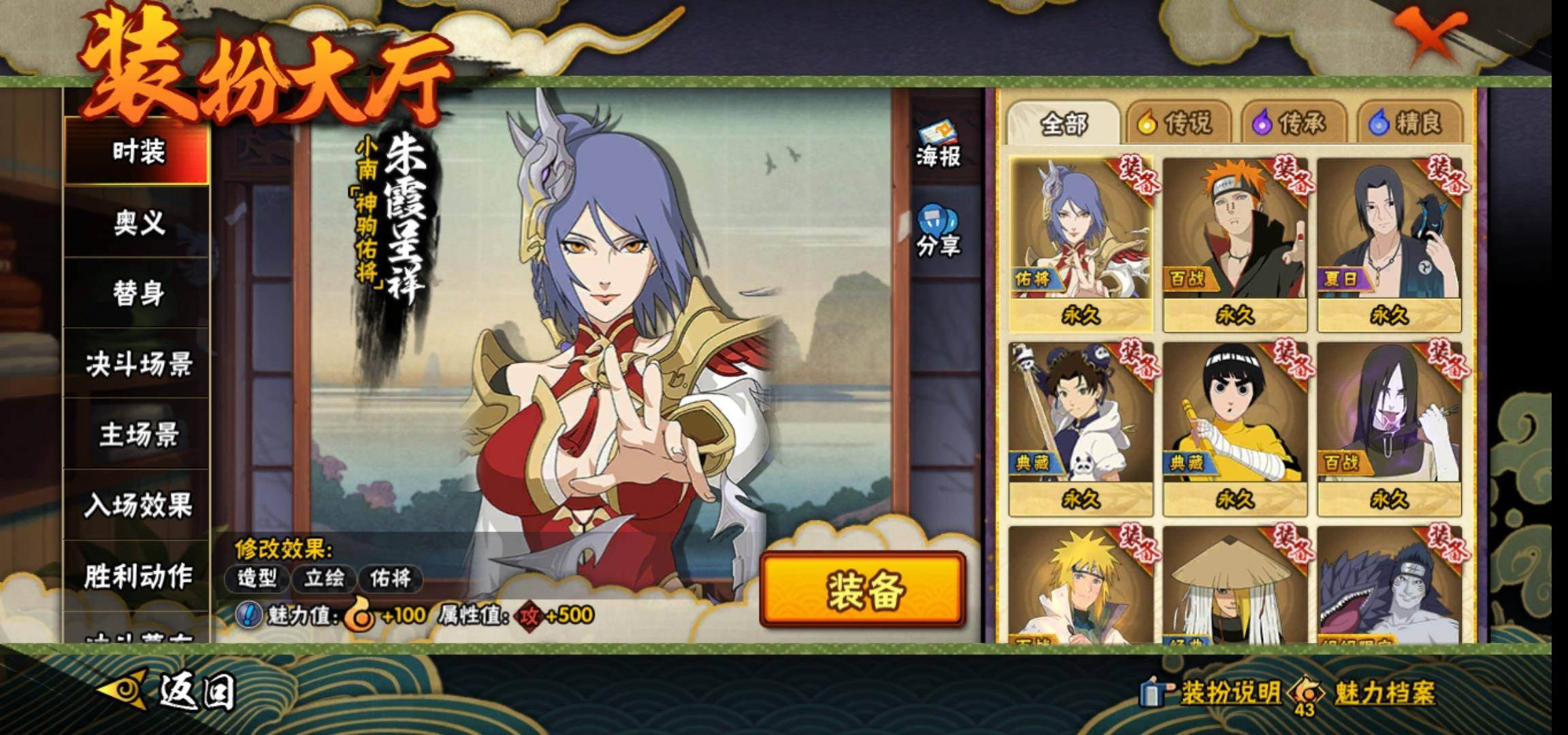Choose the 决斗场景 menu entry
1568x735 pixels.
tap(137, 365)
